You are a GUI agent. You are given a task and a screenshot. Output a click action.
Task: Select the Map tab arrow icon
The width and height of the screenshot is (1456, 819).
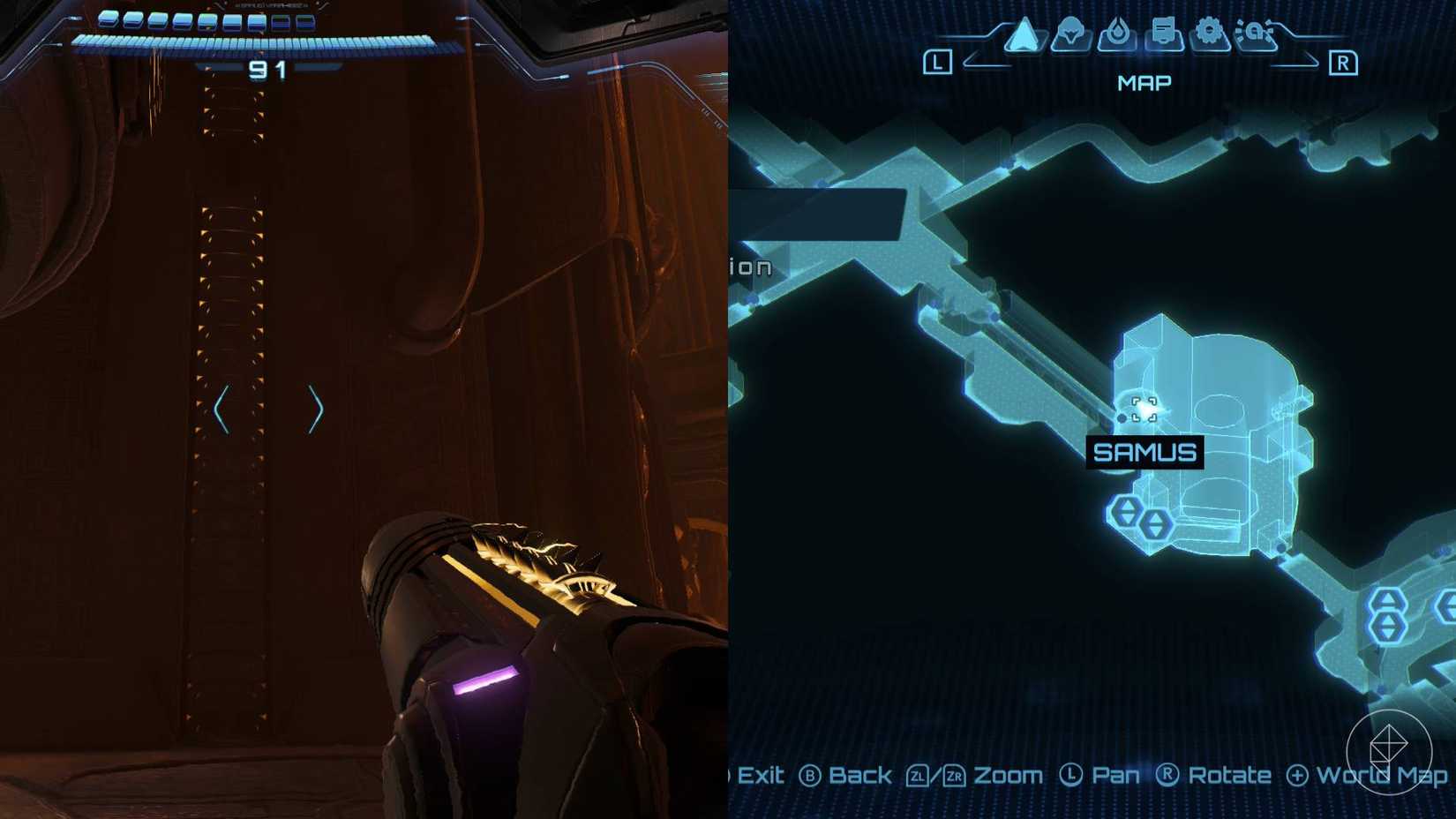1024,34
